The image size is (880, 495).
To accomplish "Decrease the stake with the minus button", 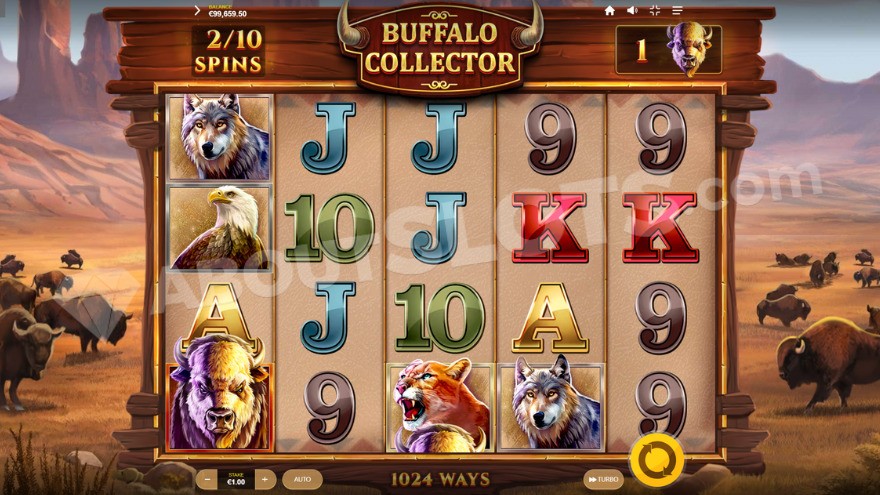I will 206,480.
